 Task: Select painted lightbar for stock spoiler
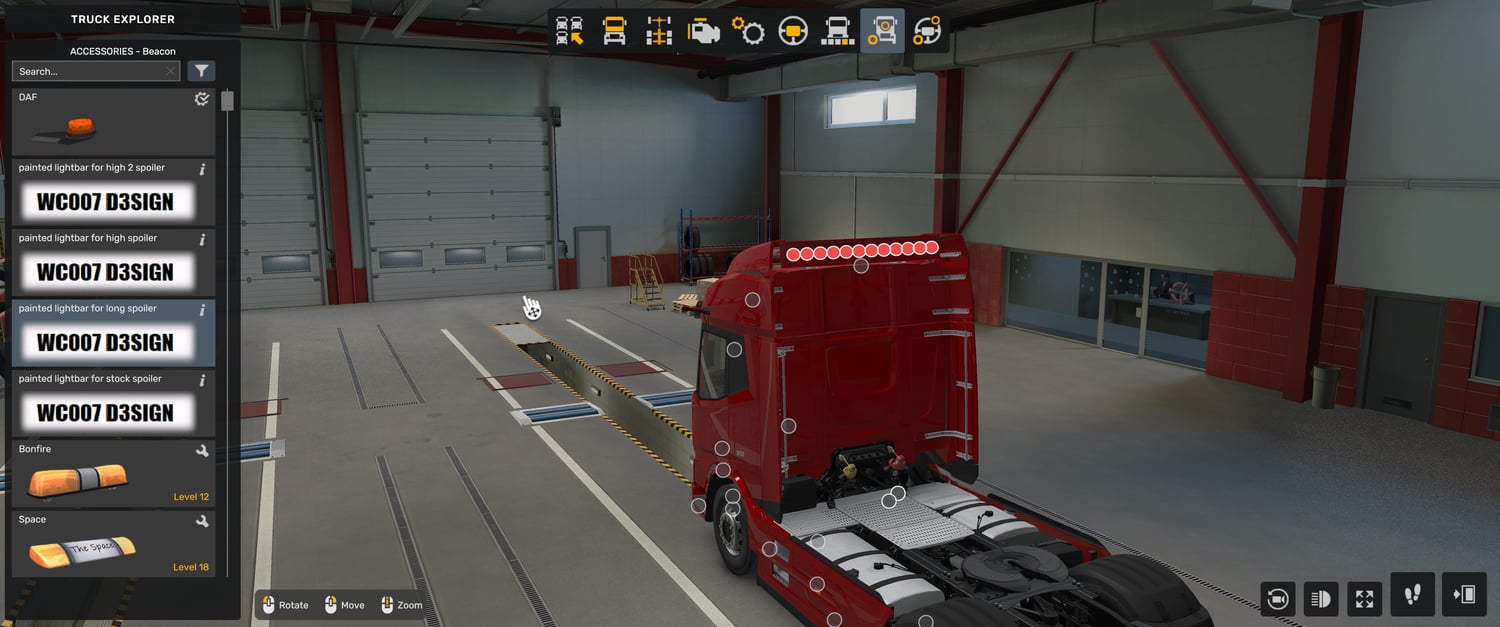click(113, 403)
